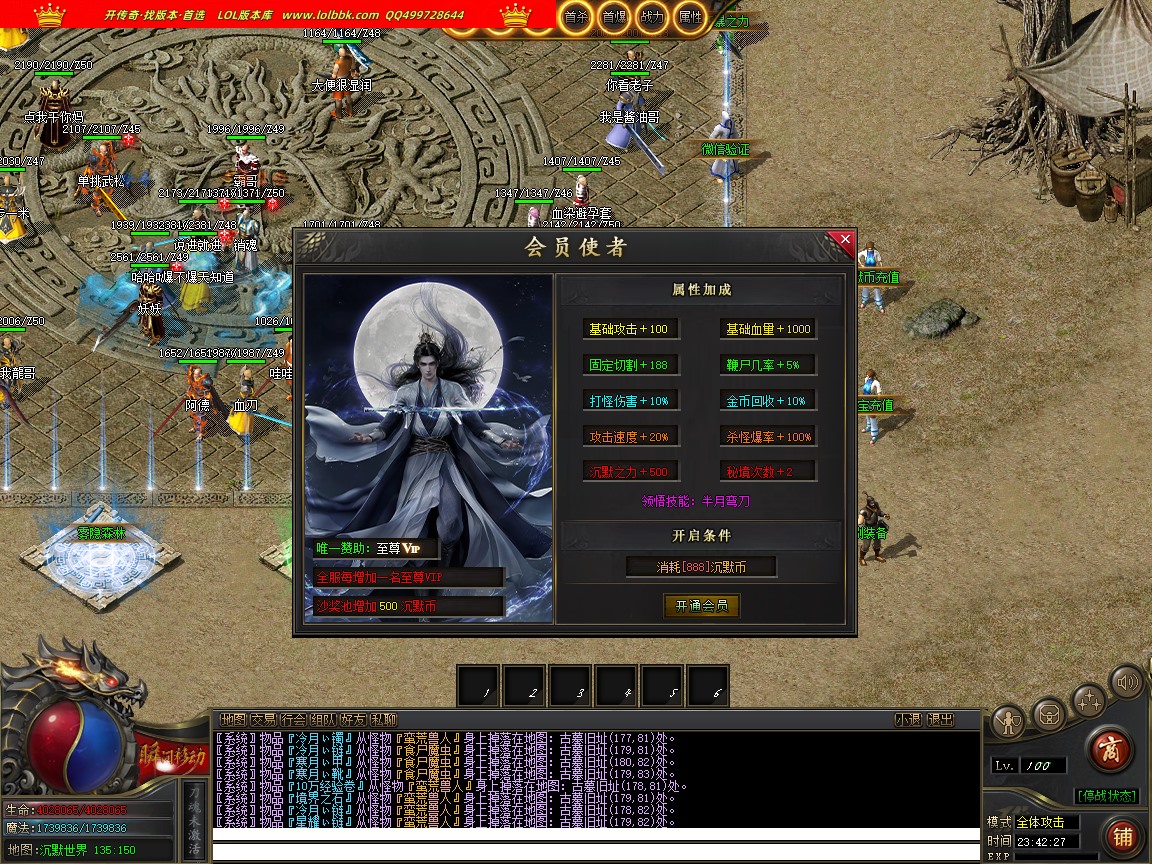Viewport: 1152px width, 864px height.
Task: Open the 首爆 button
Action: tap(613, 17)
